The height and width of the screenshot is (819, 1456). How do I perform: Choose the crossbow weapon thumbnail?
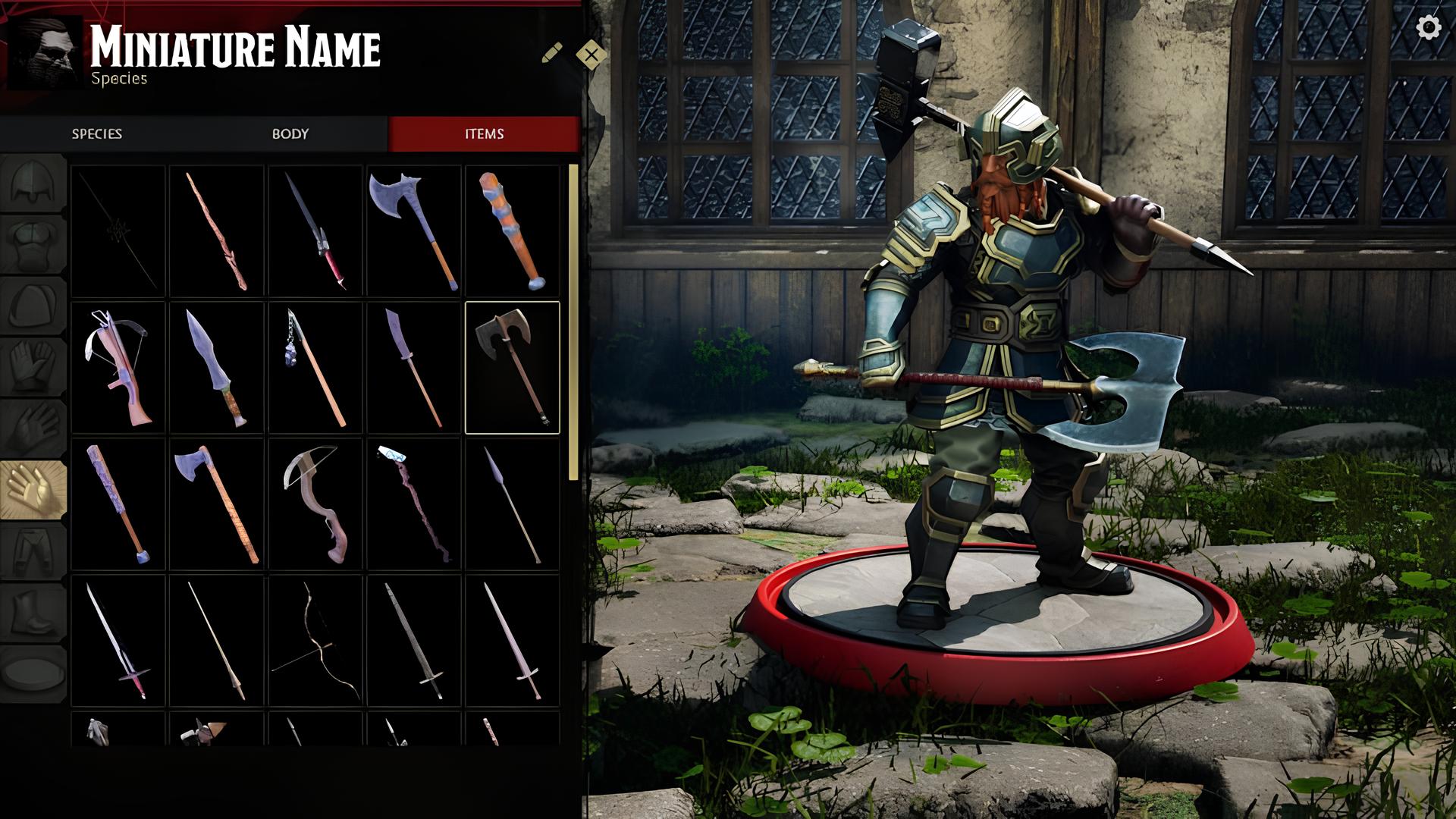tap(118, 368)
